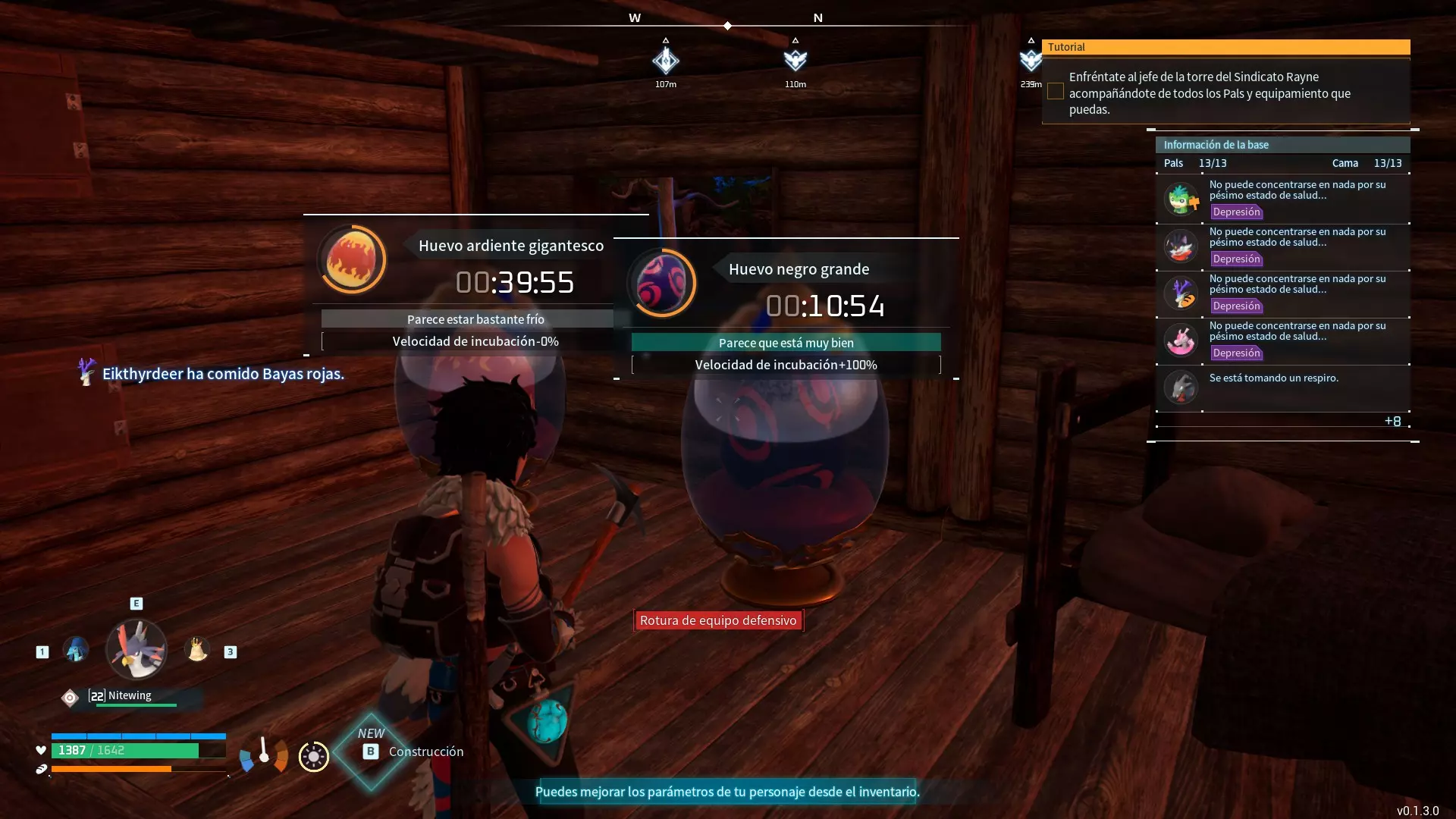Viewport: 1456px width, 819px height.
Task: Click the temperature gauge icon
Action: click(264, 755)
